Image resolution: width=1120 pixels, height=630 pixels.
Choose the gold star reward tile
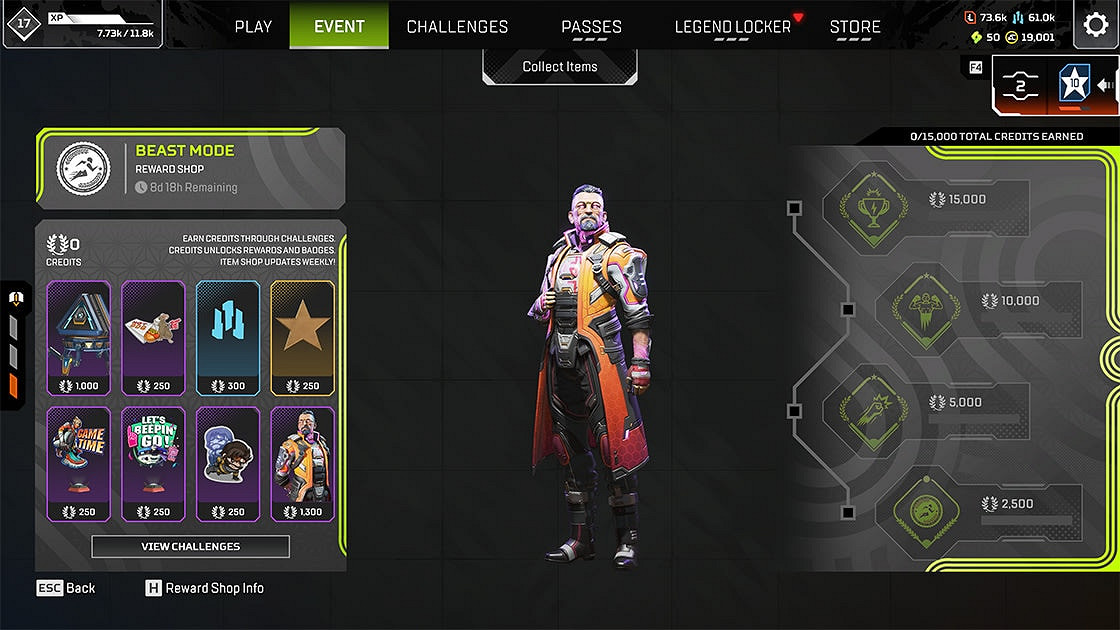point(303,337)
